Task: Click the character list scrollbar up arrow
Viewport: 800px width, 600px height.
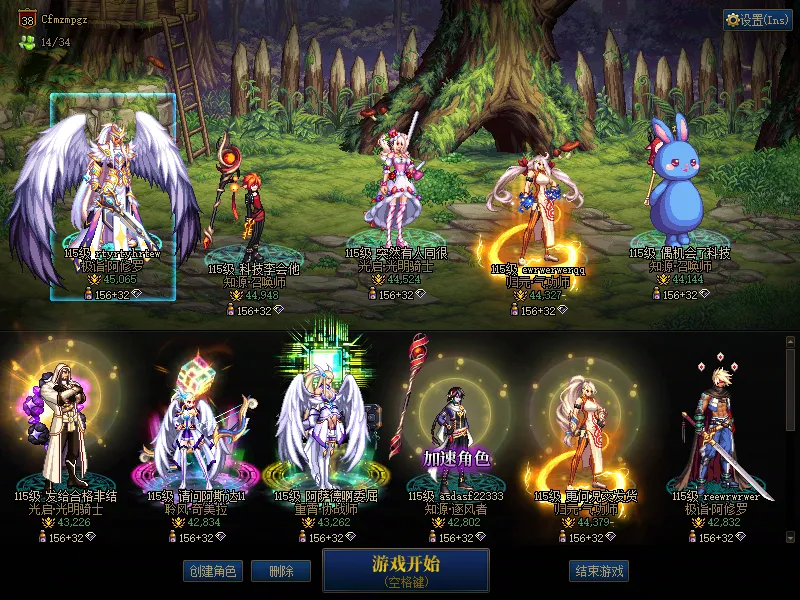Action: click(x=790, y=342)
